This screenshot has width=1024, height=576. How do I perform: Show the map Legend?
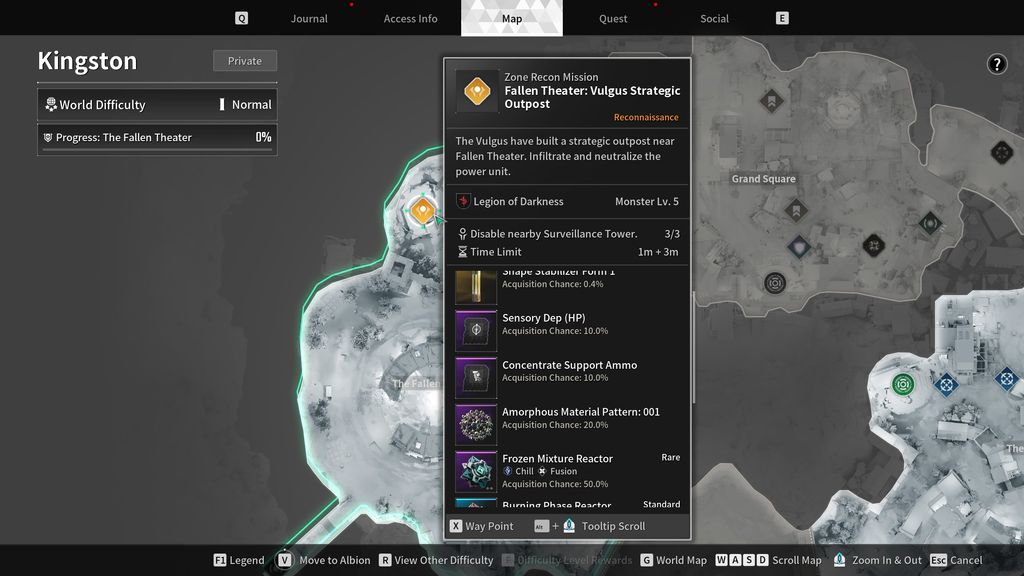click(x=239, y=560)
